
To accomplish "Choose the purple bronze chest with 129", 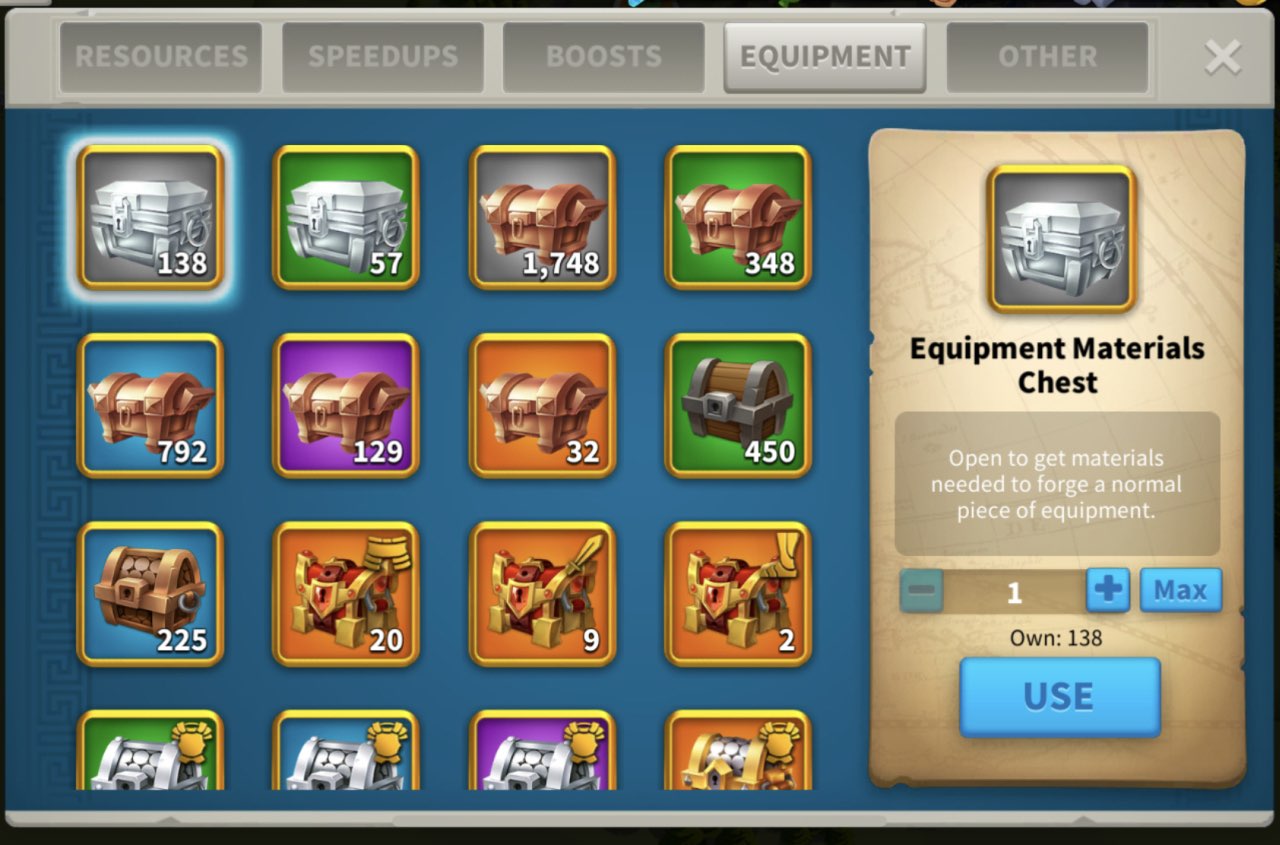I will pyautogui.click(x=346, y=405).
